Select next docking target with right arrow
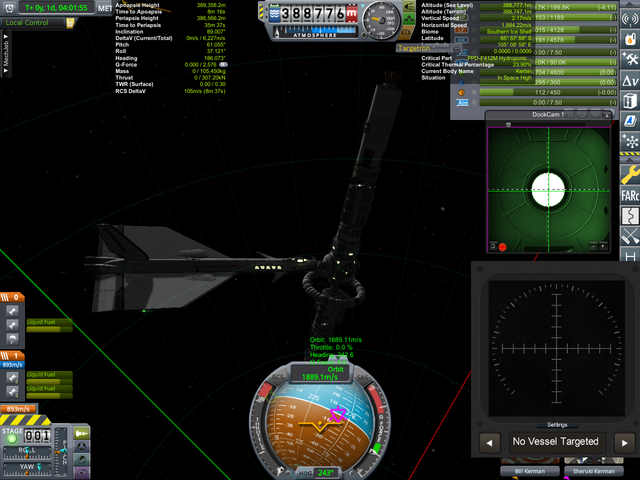Viewport: 640px width, 480px height. (623, 441)
